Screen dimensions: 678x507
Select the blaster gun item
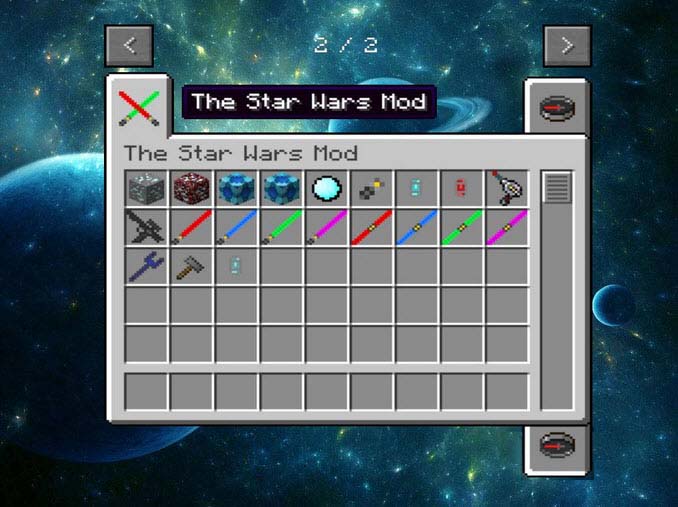click(x=507, y=187)
